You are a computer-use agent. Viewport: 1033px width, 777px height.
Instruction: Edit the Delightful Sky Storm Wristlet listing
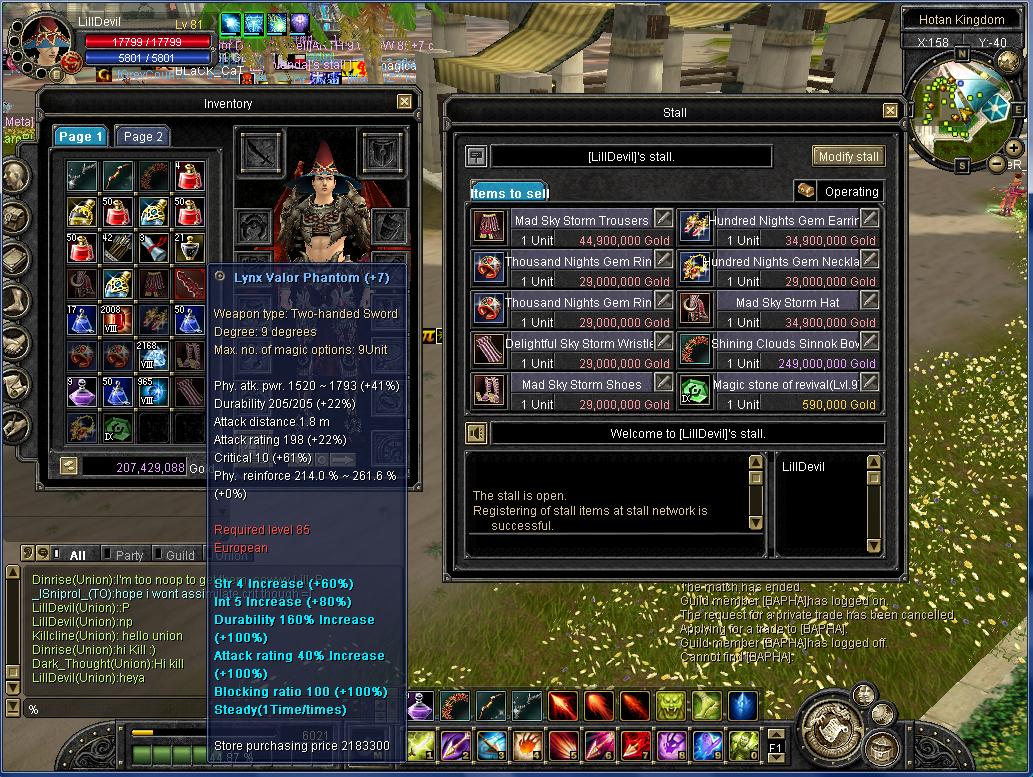(x=663, y=342)
